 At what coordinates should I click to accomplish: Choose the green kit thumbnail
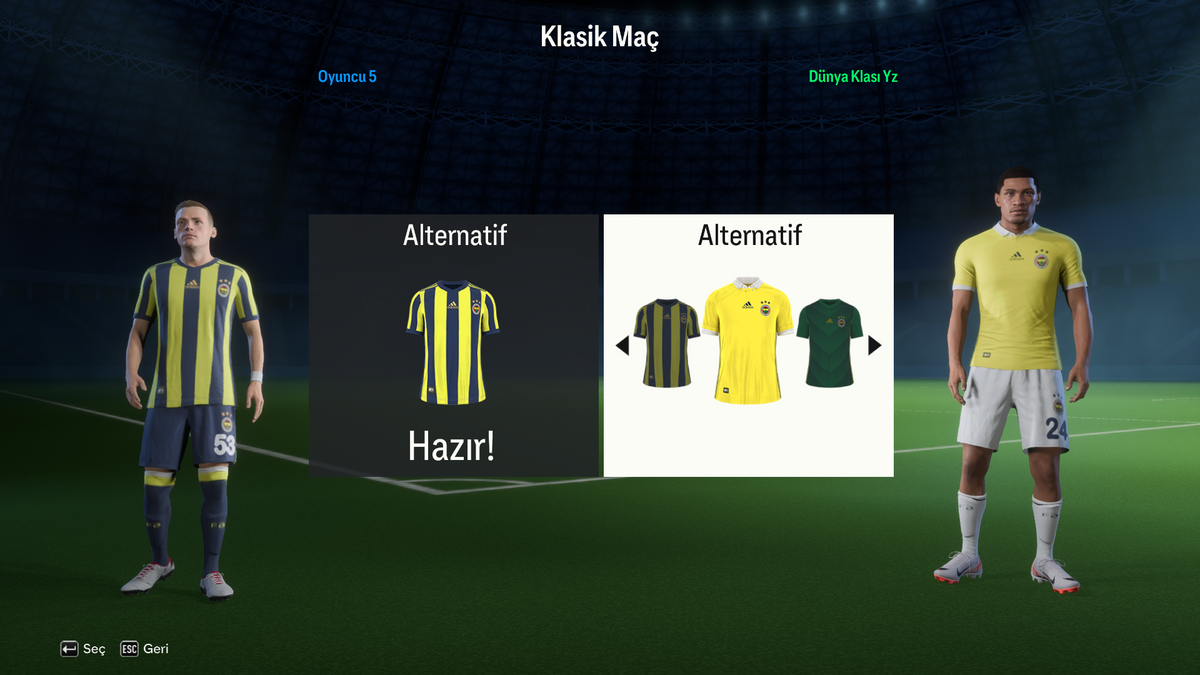pyautogui.click(x=829, y=343)
